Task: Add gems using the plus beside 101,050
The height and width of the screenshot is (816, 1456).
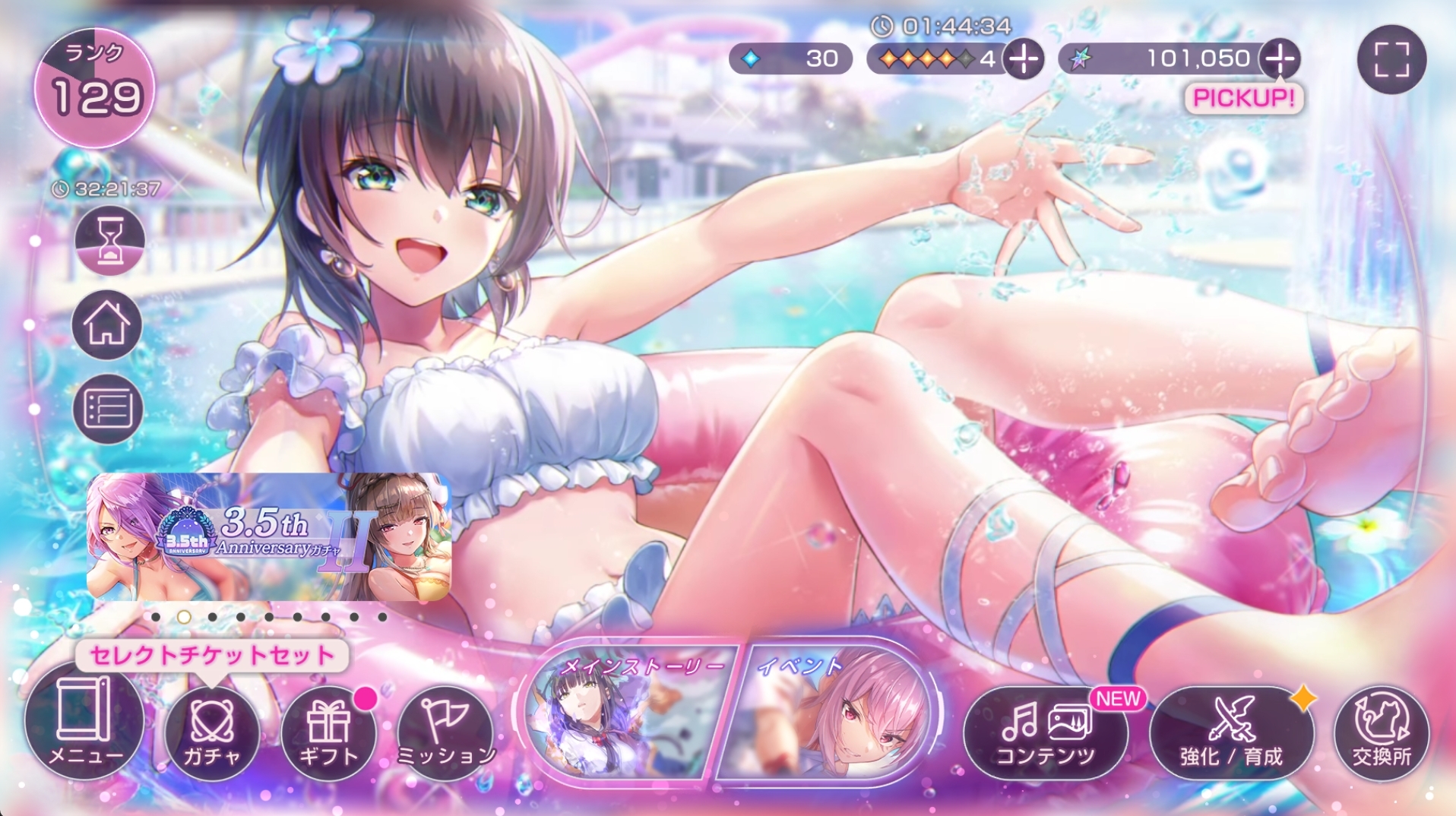Action: (x=1280, y=59)
